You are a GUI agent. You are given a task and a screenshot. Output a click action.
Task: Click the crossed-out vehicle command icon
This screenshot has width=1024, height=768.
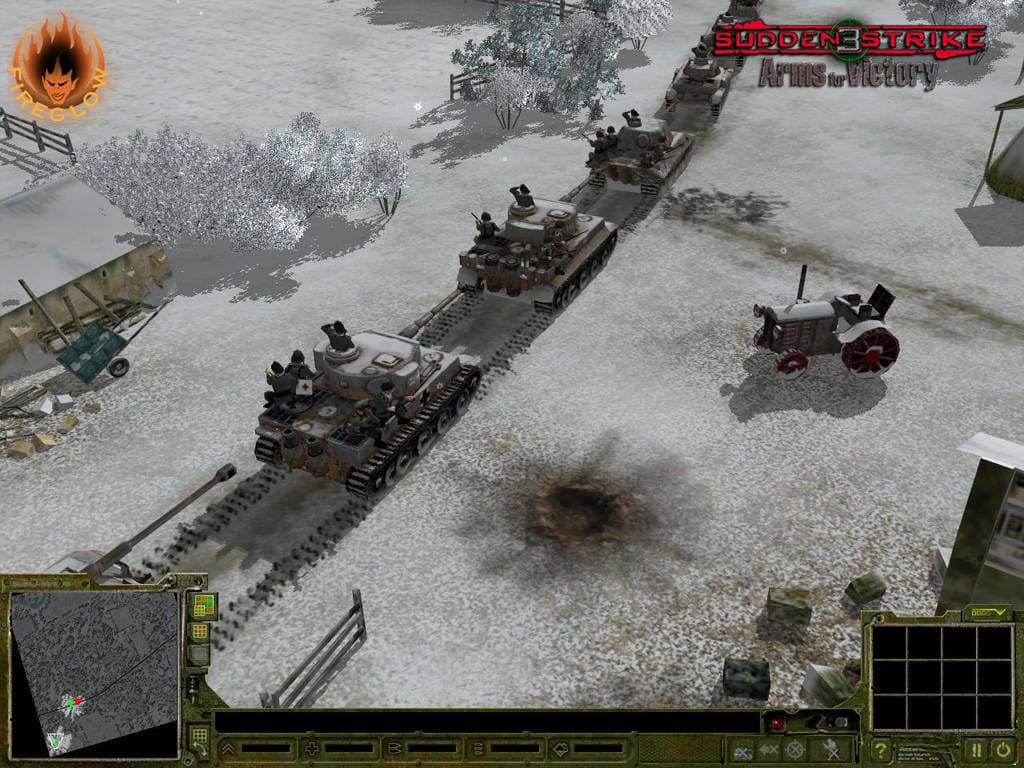[x=742, y=749]
